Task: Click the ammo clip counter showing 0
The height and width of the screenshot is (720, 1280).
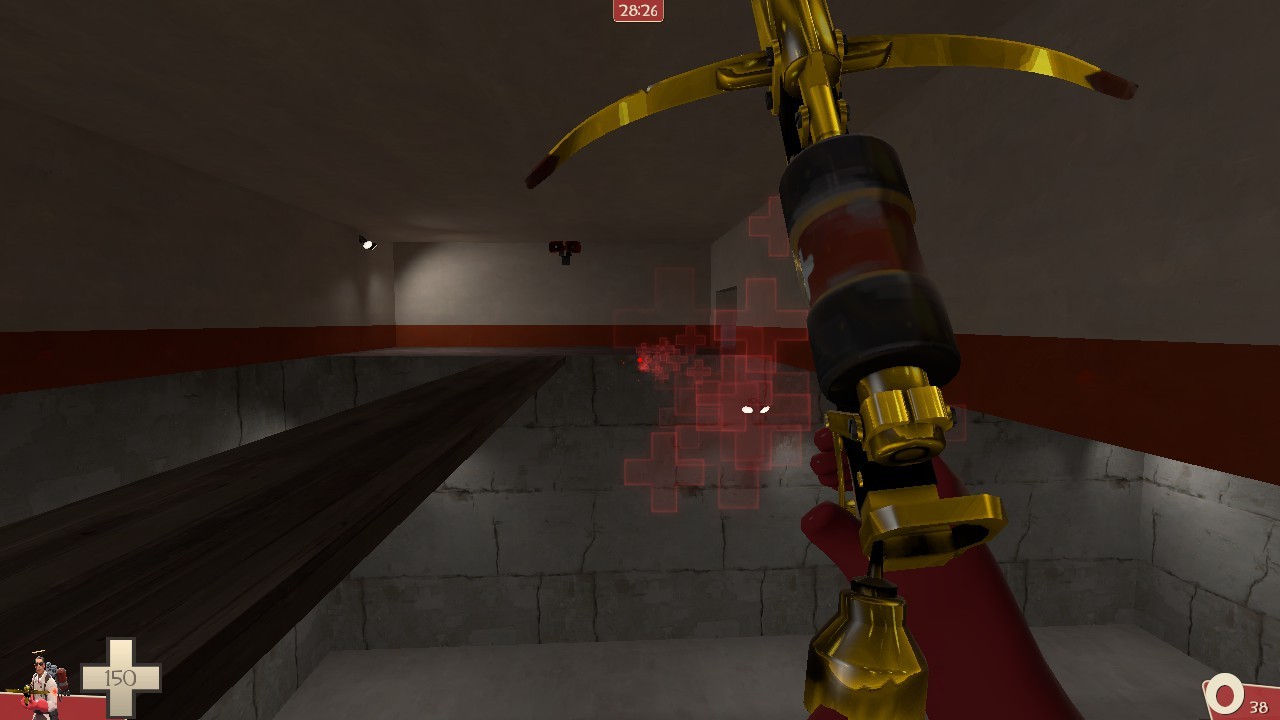Action: [1222, 695]
